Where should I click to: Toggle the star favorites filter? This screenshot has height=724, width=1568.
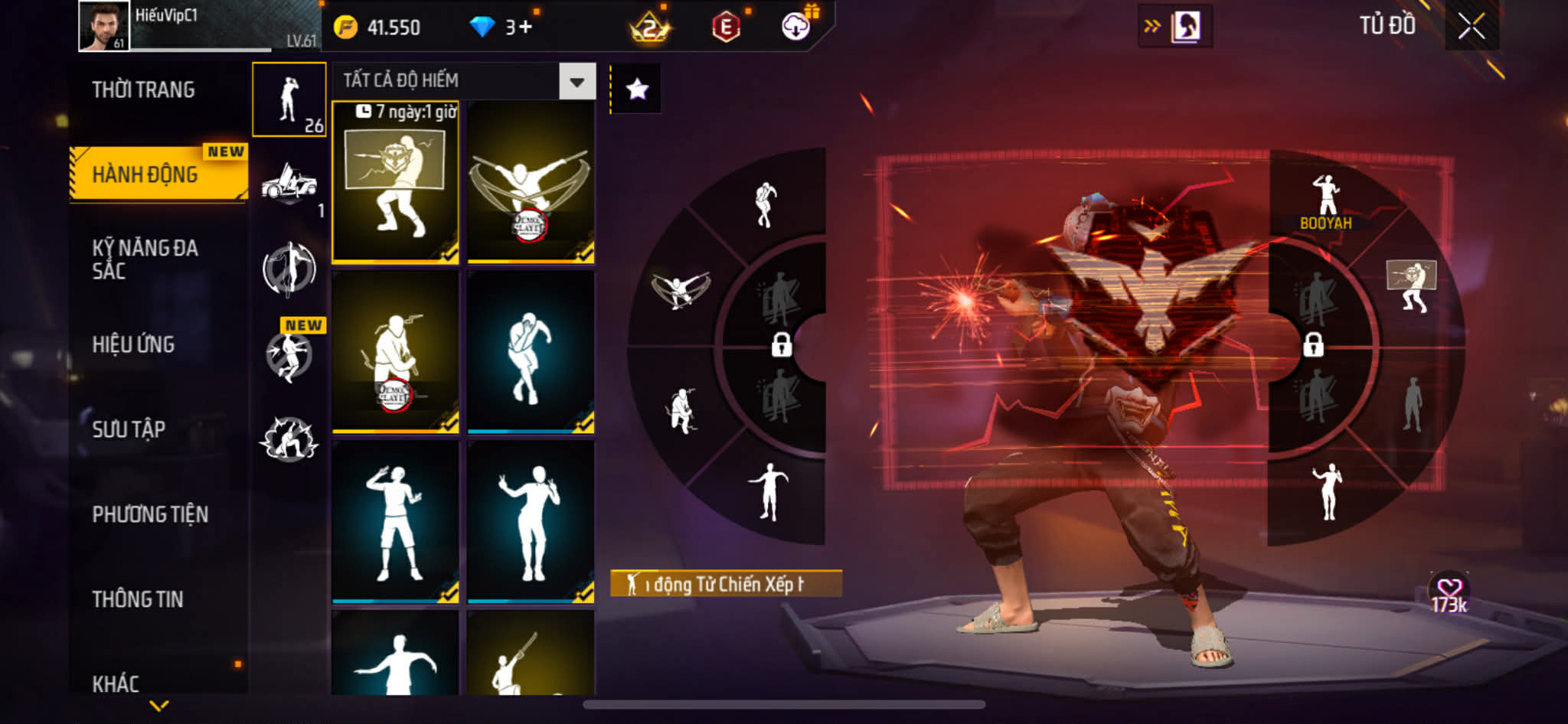(637, 90)
